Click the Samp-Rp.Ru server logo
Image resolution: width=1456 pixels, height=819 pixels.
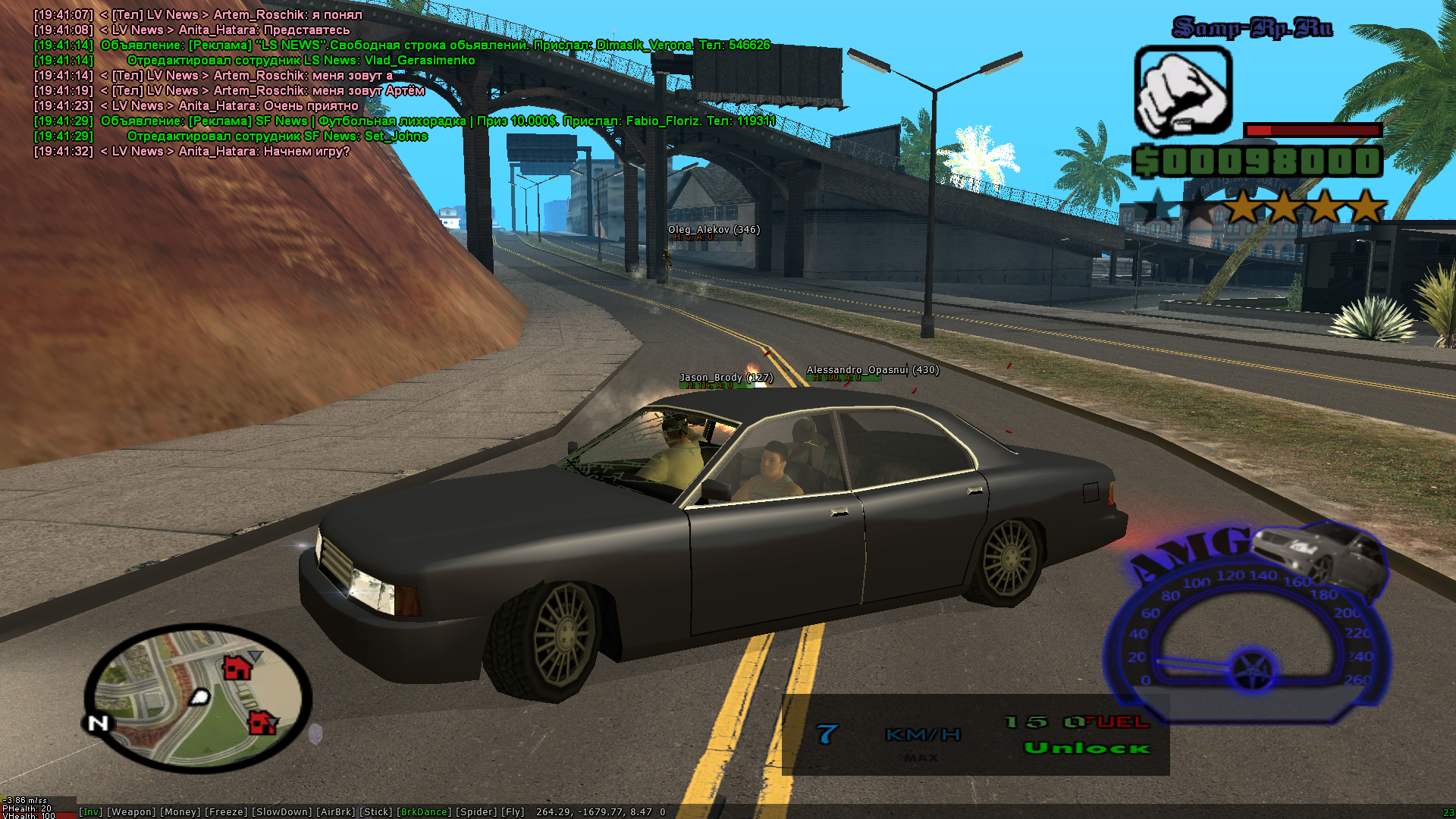(1252, 28)
